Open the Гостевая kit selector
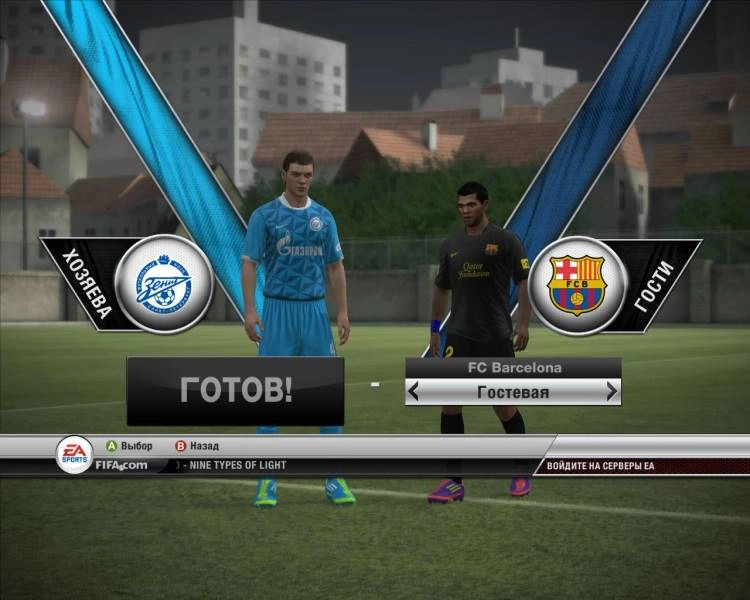 [x=513, y=392]
